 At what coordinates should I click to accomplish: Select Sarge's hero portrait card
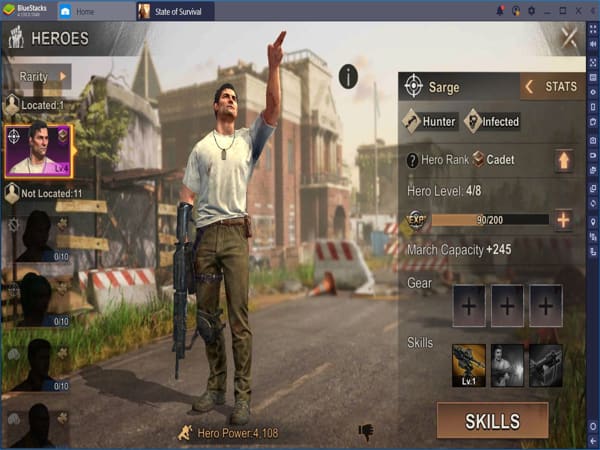click(37, 151)
